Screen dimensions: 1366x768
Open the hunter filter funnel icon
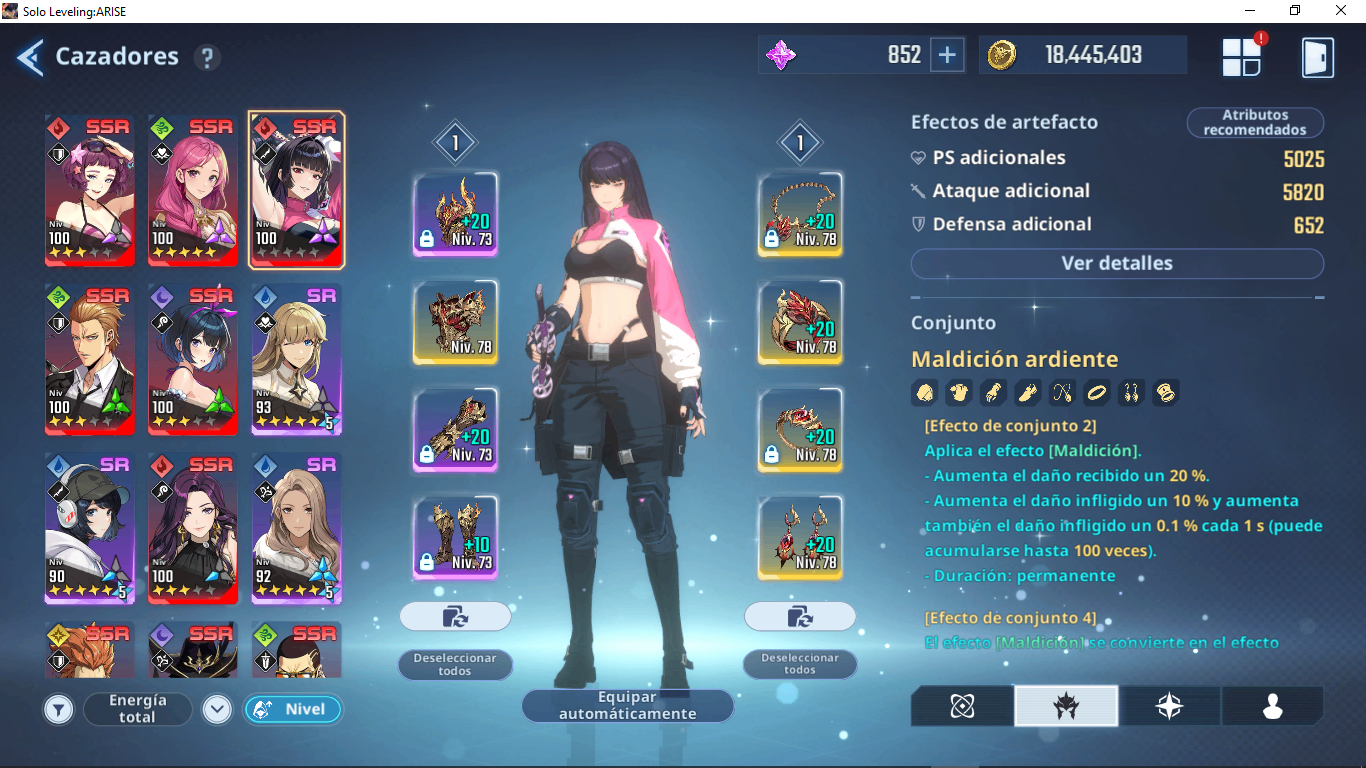click(59, 710)
